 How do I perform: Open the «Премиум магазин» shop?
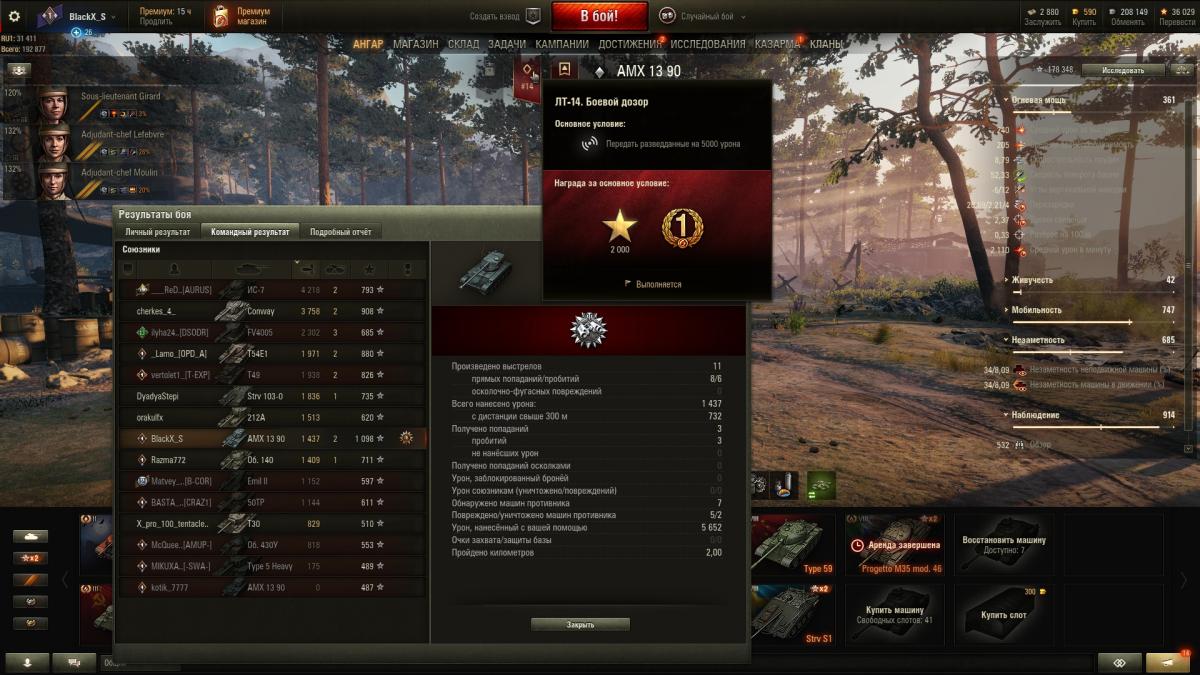click(239, 16)
